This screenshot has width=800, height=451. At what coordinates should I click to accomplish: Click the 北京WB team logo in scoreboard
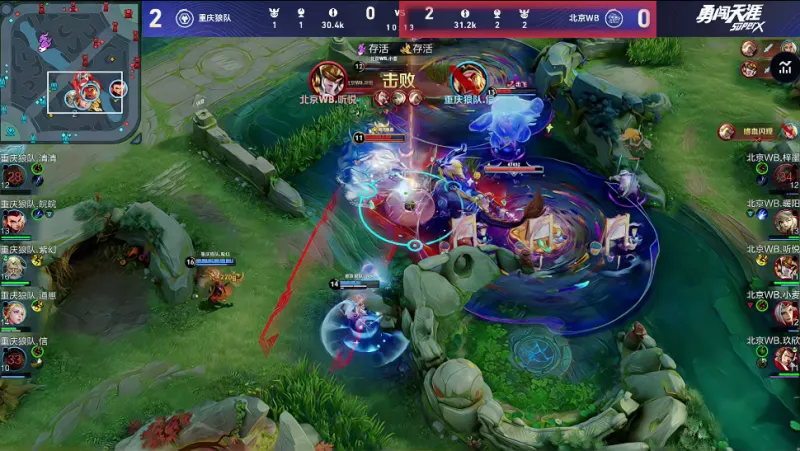(615, 18)
